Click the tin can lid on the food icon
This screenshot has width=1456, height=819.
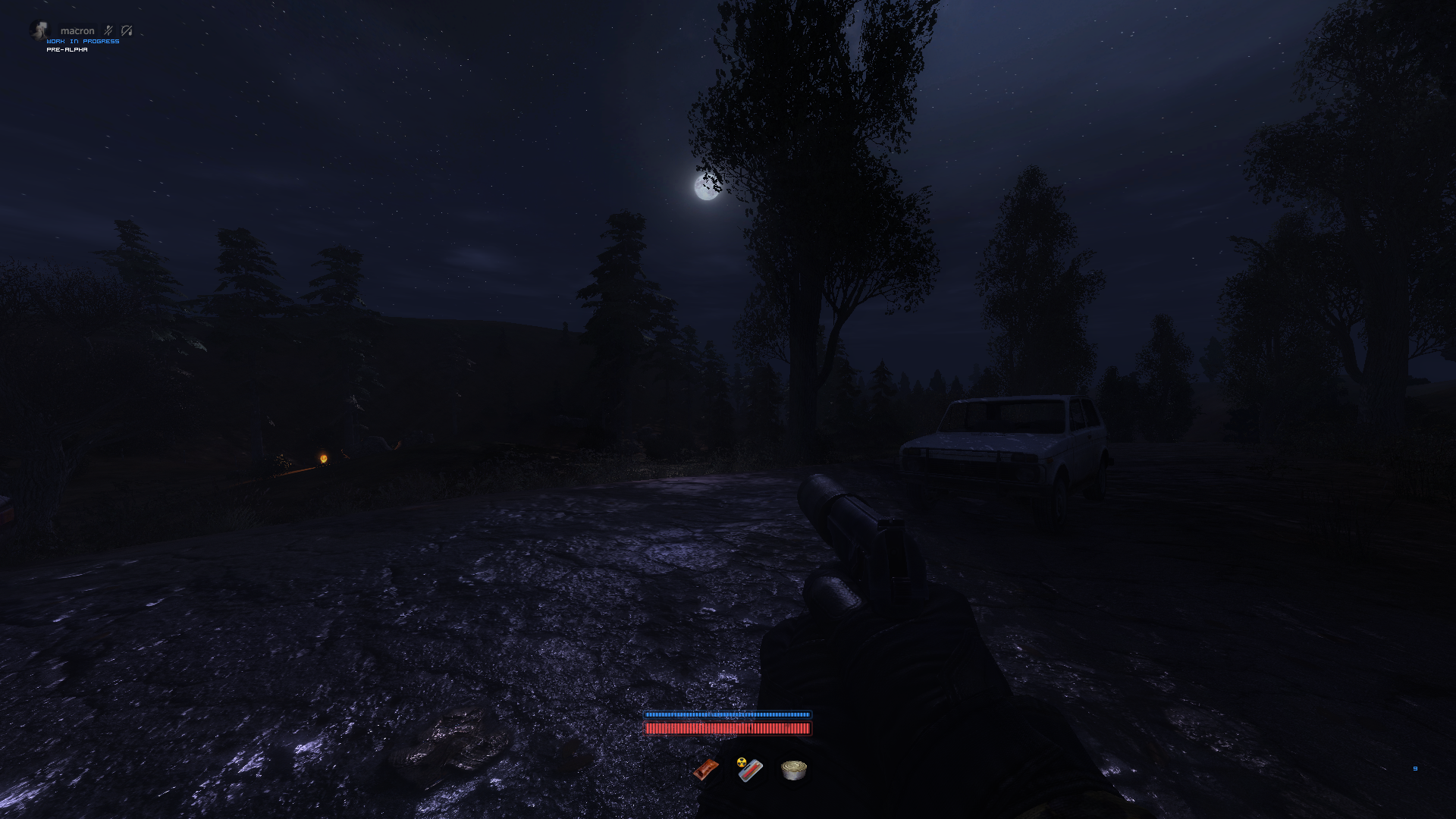pos(793,766)
